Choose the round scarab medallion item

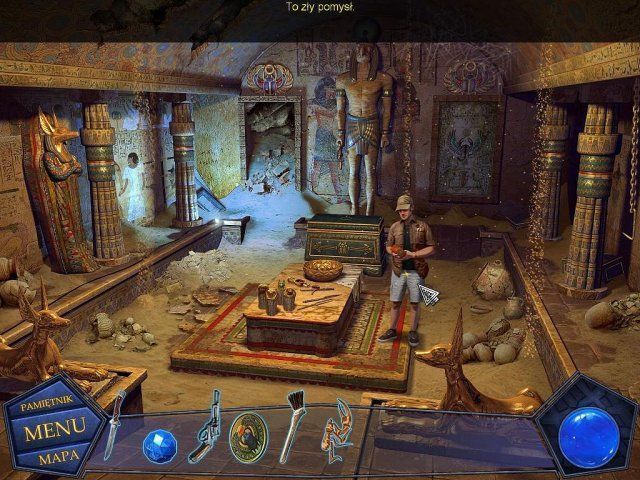[x=248, y=435]
